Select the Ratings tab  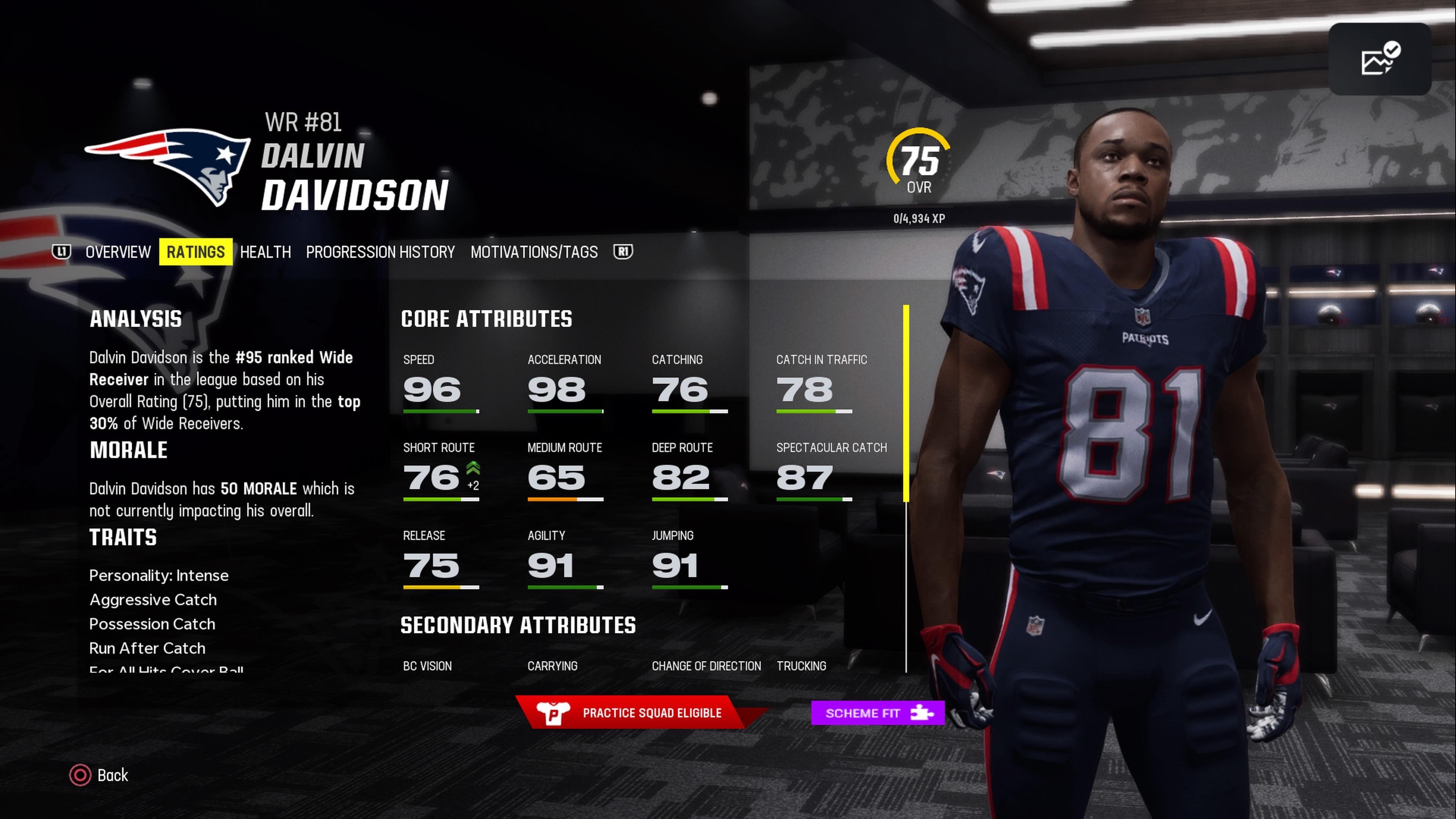196,252
